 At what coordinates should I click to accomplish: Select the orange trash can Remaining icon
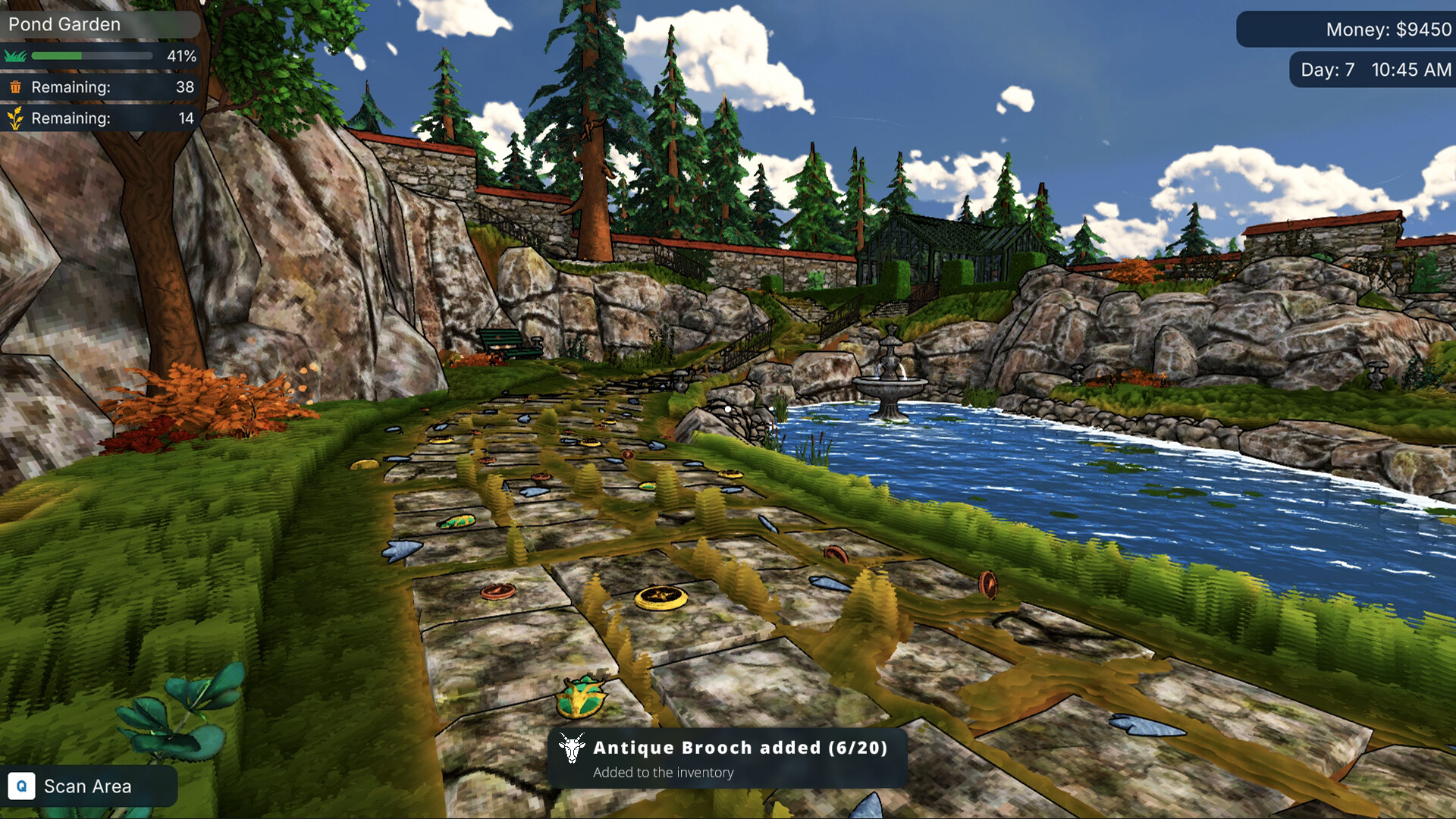coord(17,87)
